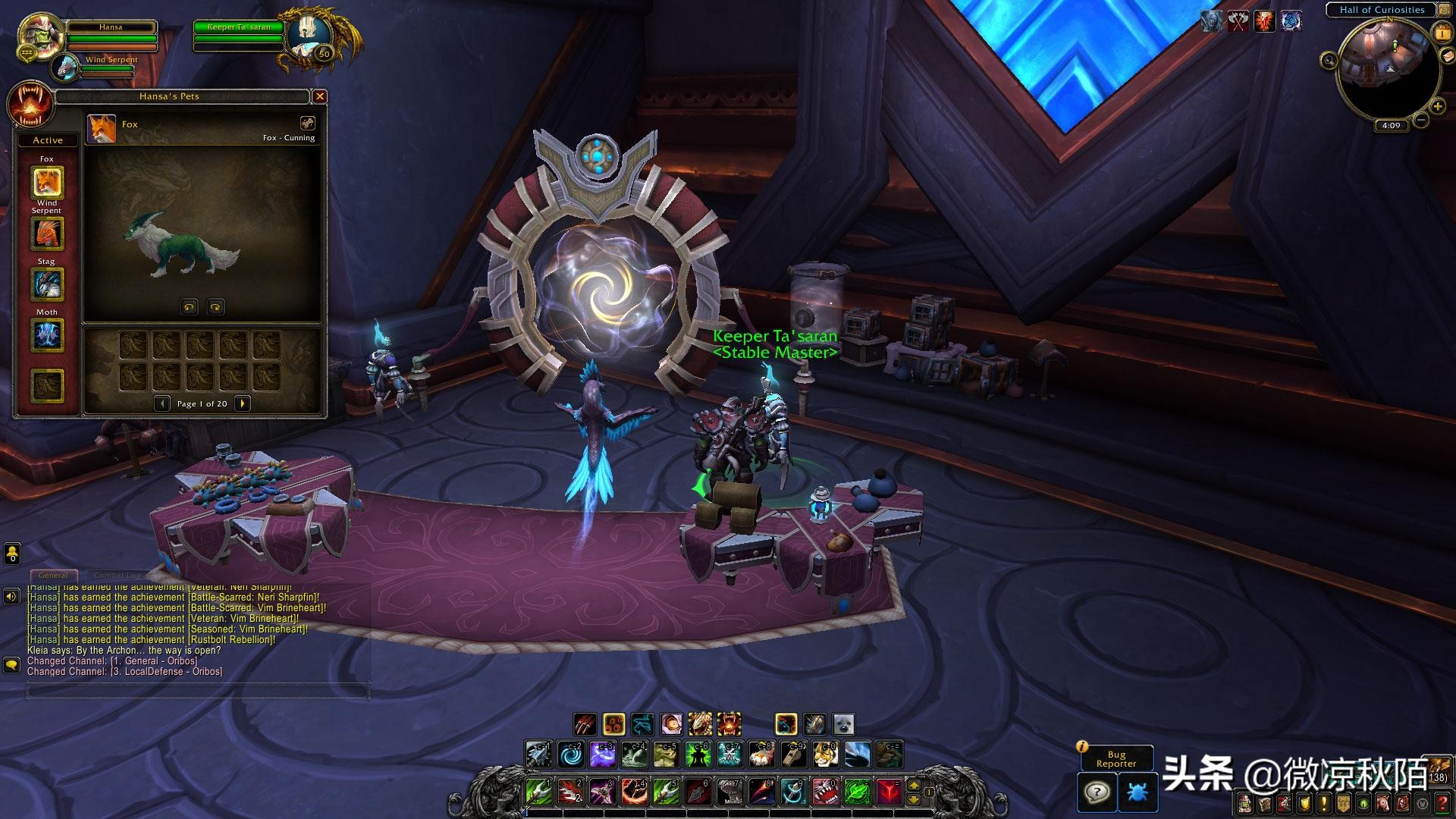
Task: Click the blue bug report icon
Action: (1137, 793)
